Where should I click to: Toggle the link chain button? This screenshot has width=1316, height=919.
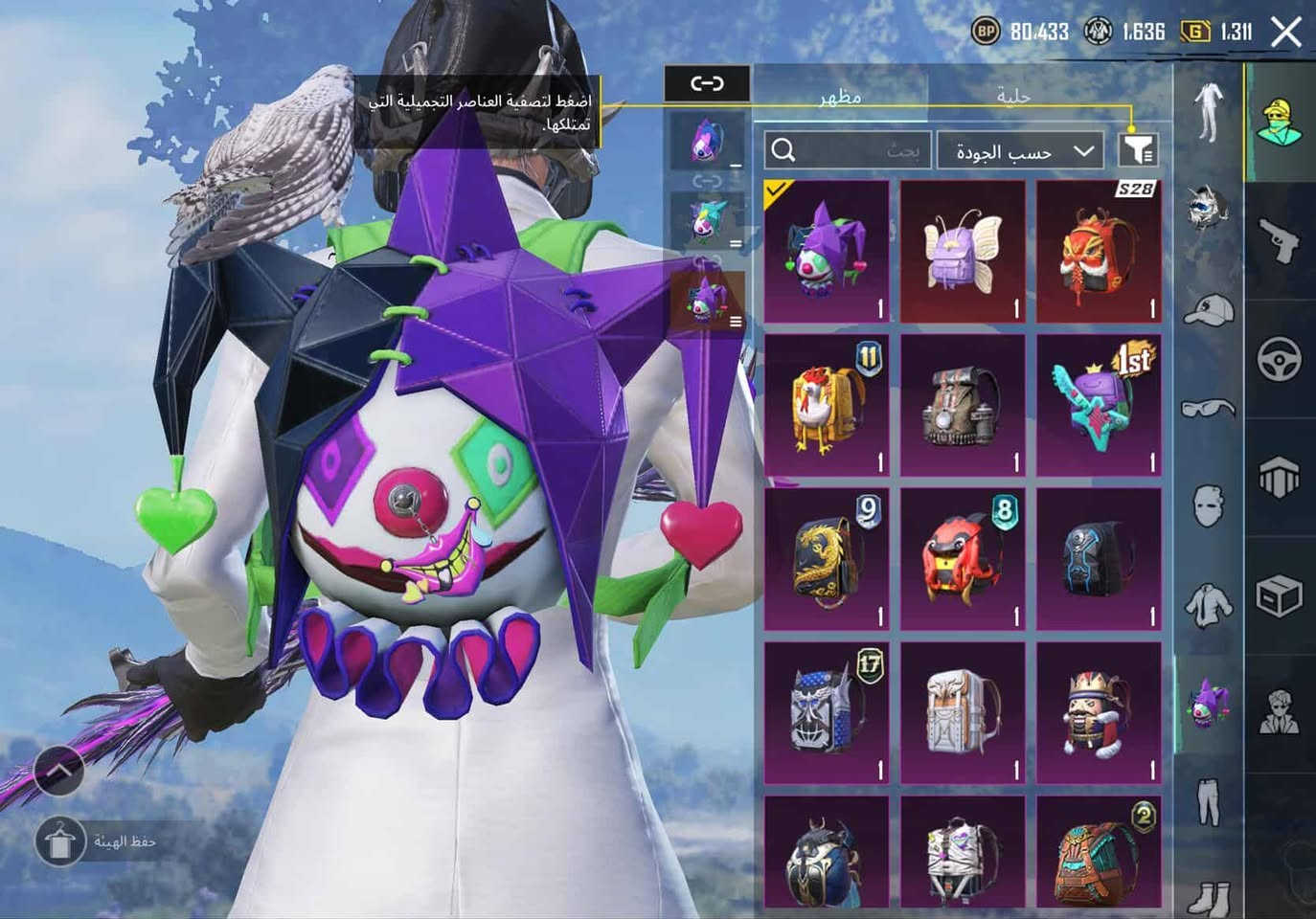[x=707, y=83]
